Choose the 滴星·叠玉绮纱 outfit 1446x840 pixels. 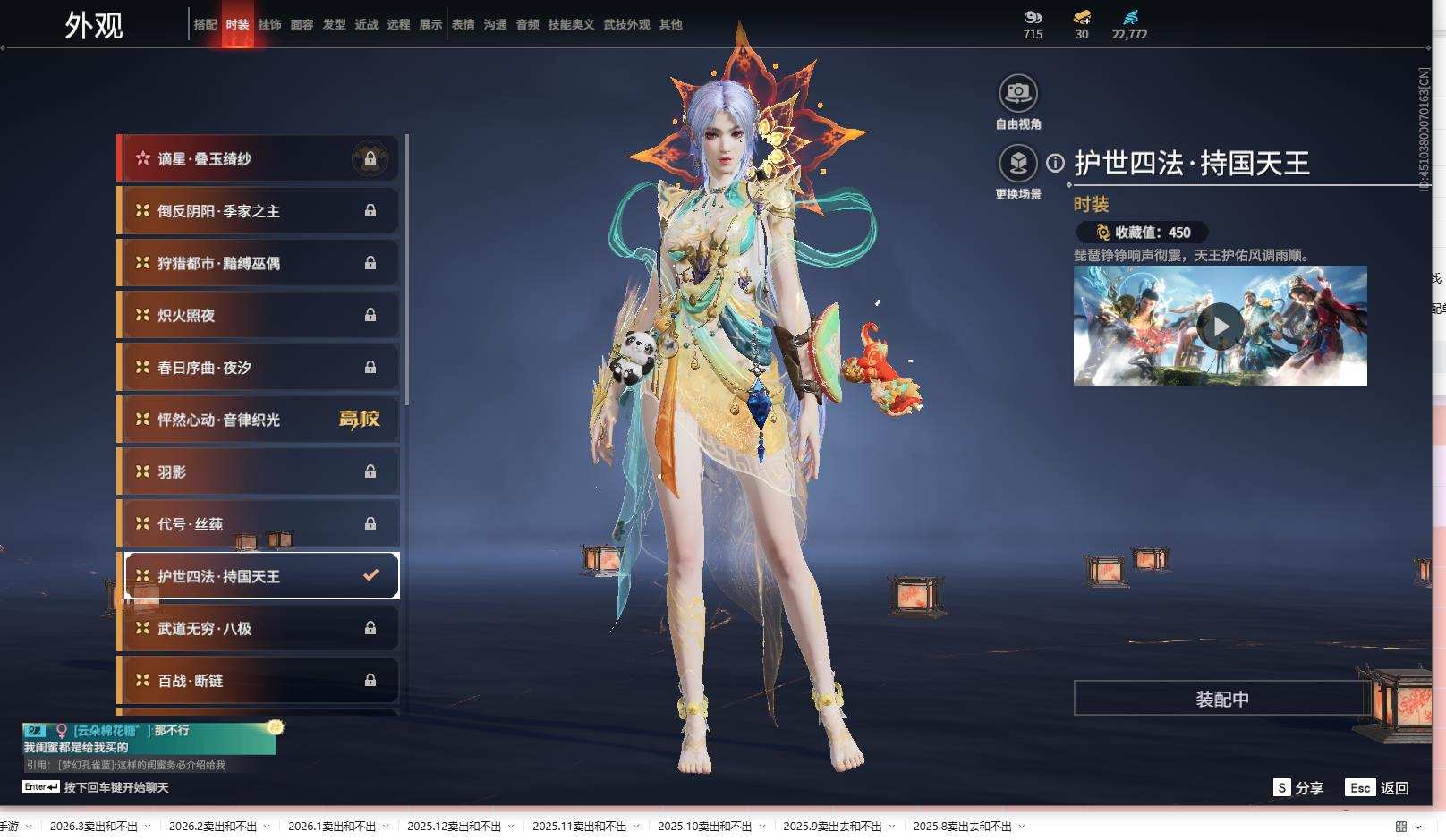click(x=258, y=159)
